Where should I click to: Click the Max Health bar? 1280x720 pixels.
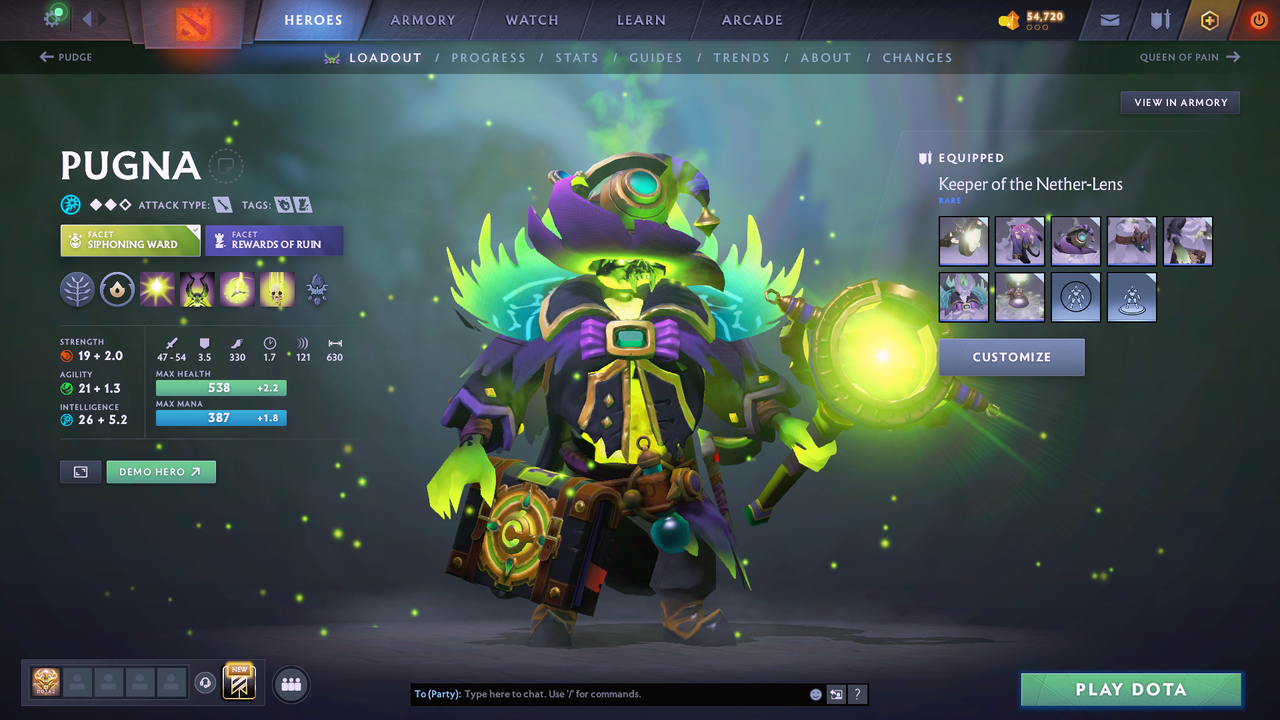pos(220,387)
